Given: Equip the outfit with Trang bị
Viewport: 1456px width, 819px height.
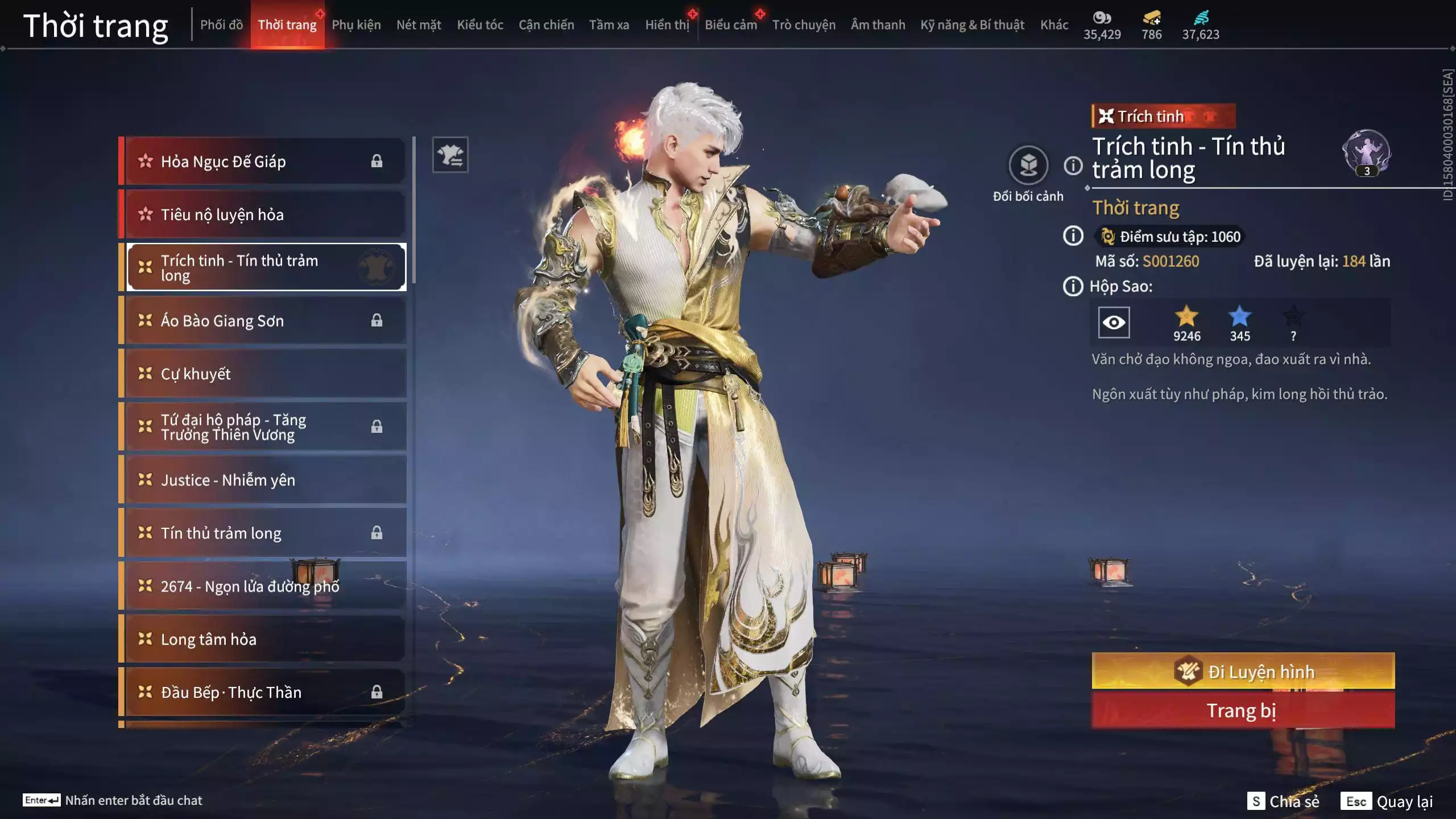Looking at the screenshot, I should pos(1243,711).
